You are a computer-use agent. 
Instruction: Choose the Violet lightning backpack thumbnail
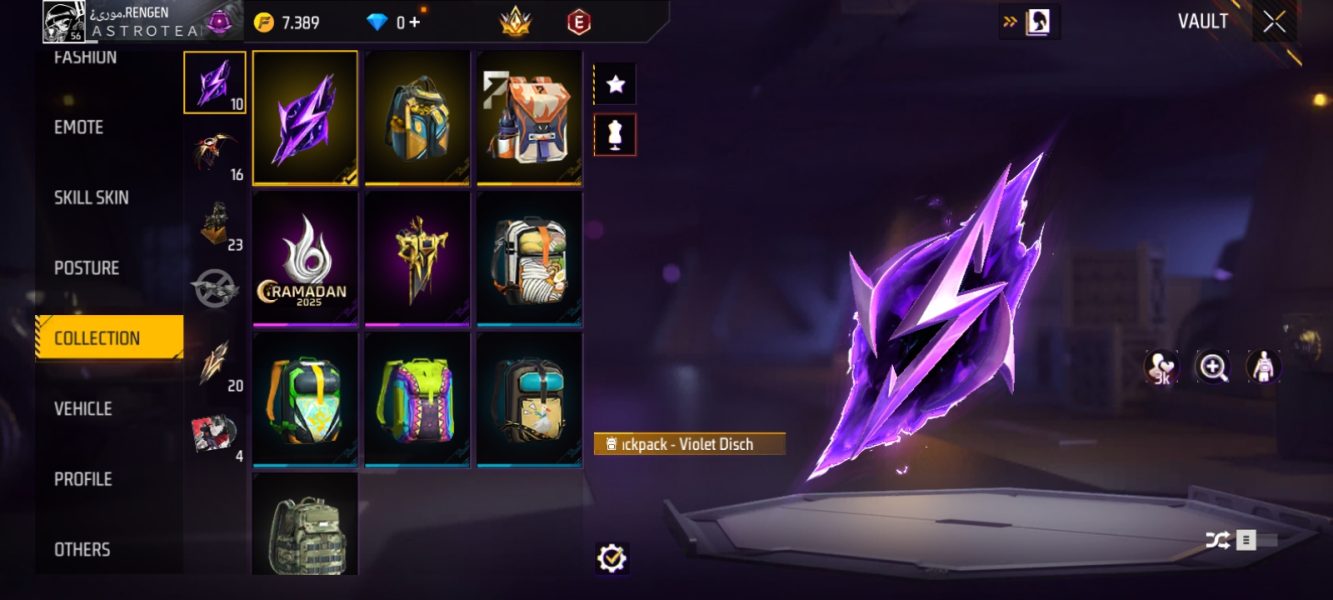point(305,117)
